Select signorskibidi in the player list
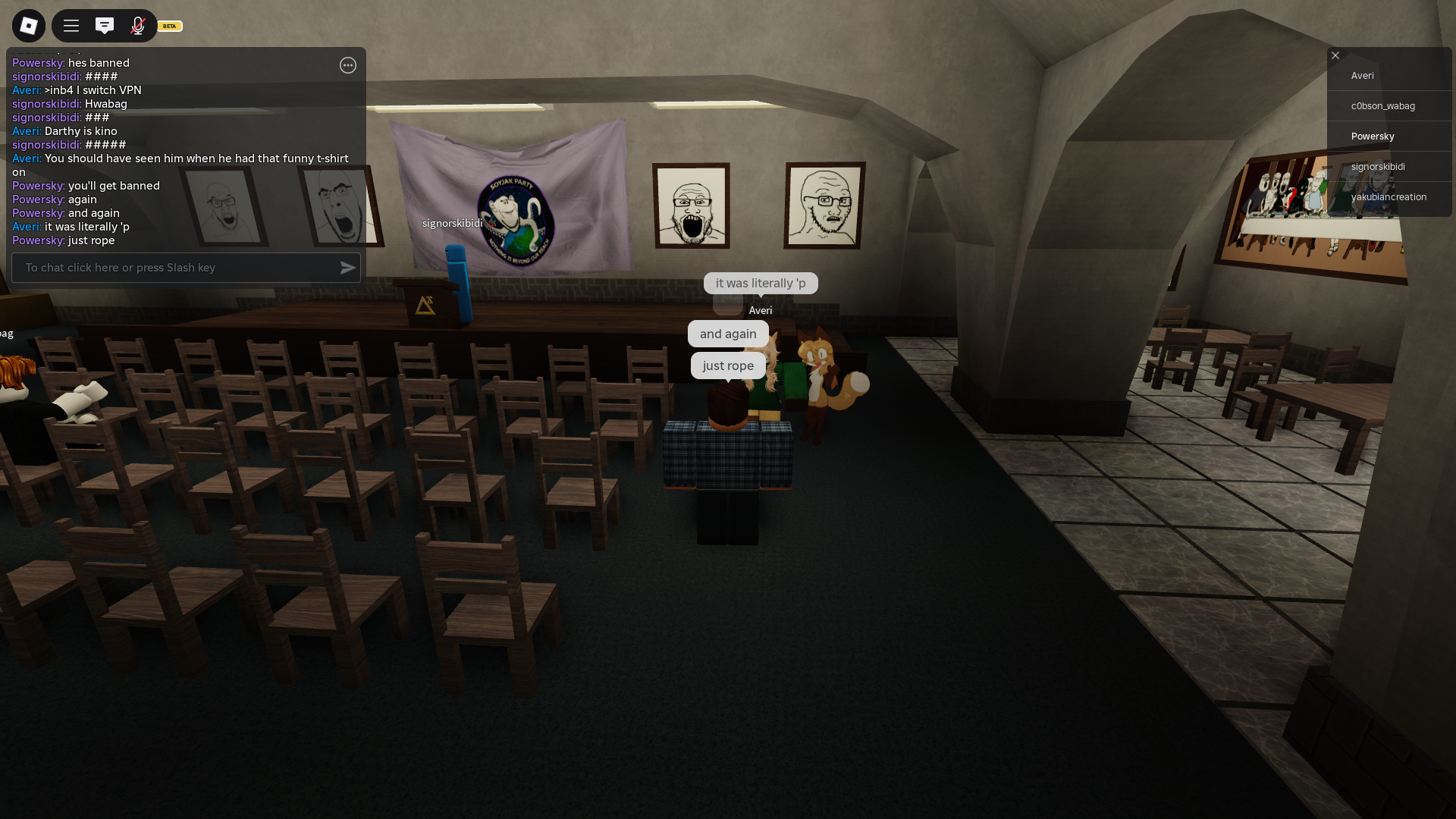The image size is (1456, 819). pos(1378,167)
